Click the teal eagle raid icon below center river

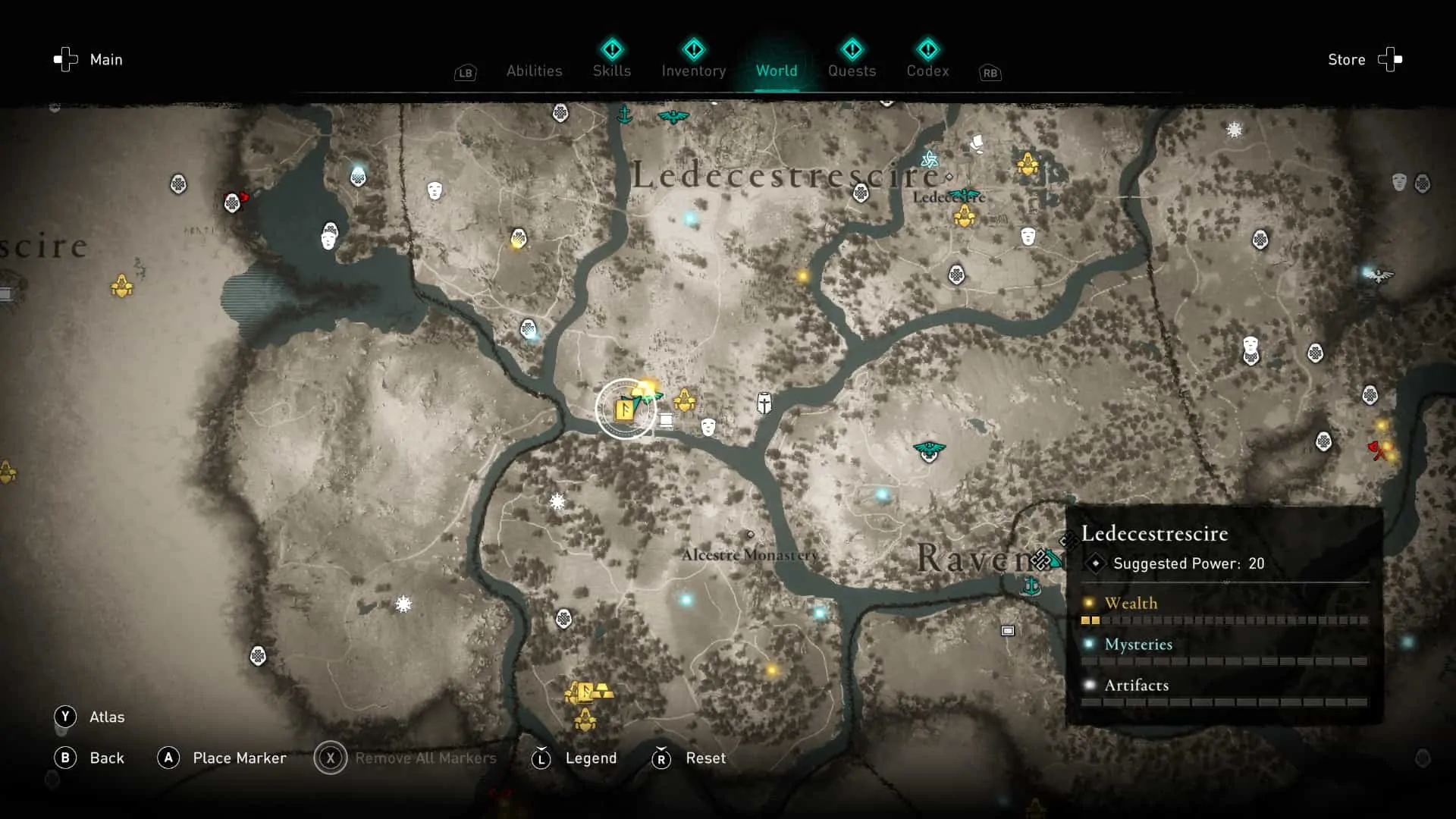pyautogui.click(x=928, y=450)
